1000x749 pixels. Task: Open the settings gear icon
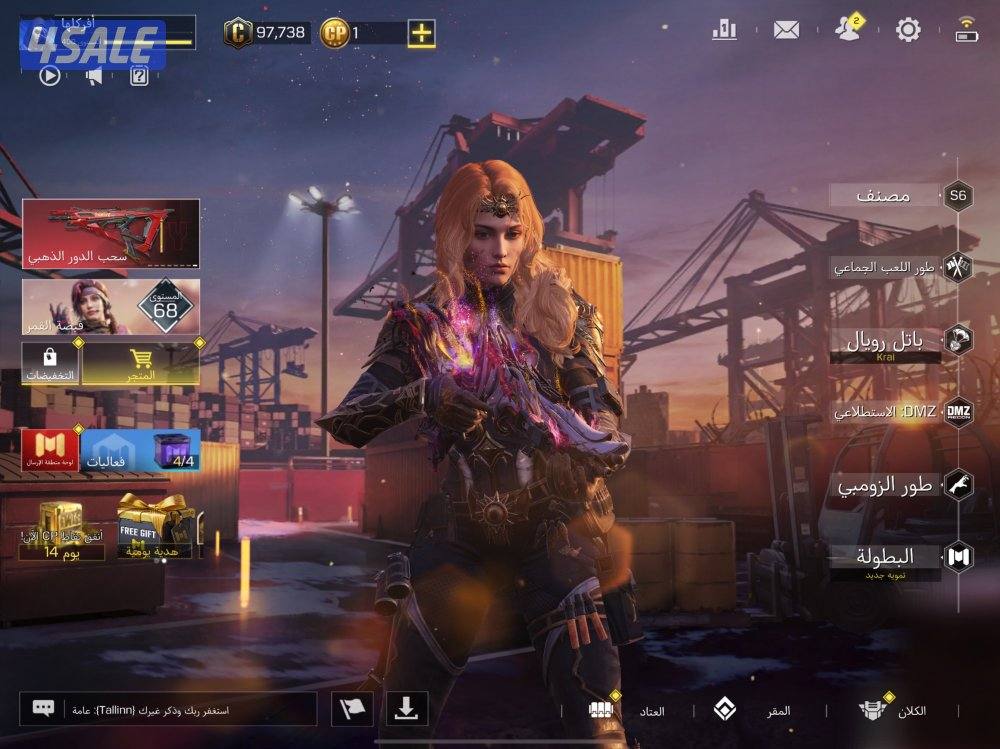[908, 30]
